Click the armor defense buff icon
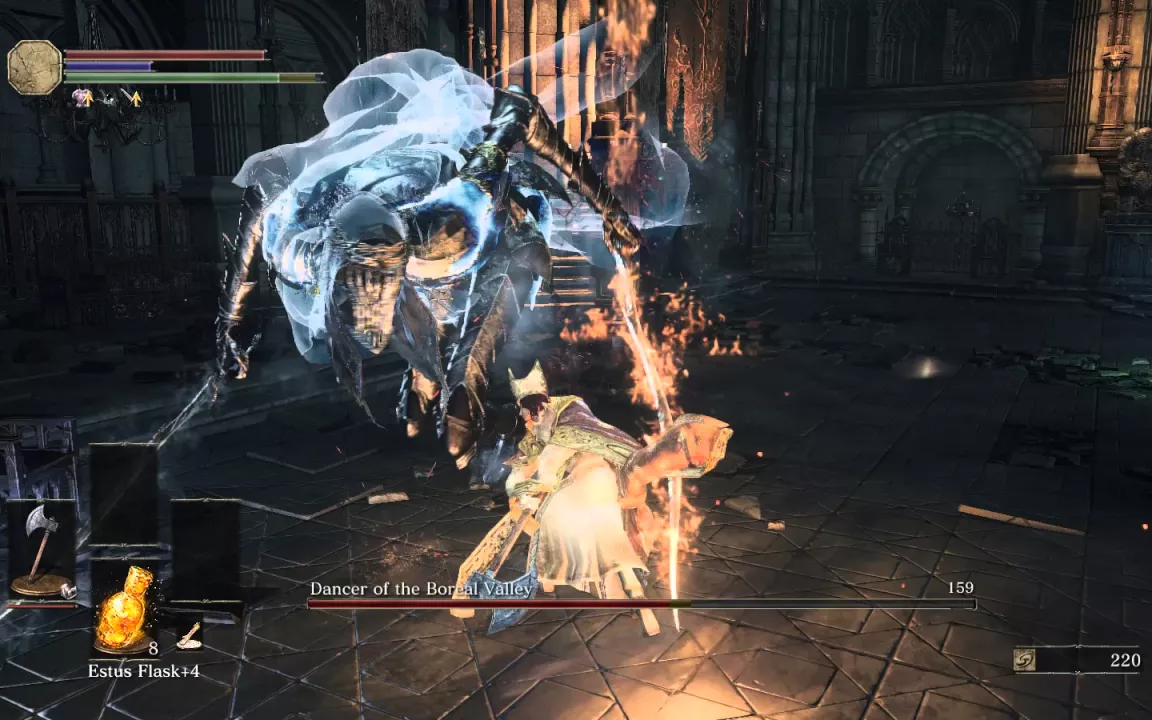Screen dimensions: 1152x720 pos(80,98)
